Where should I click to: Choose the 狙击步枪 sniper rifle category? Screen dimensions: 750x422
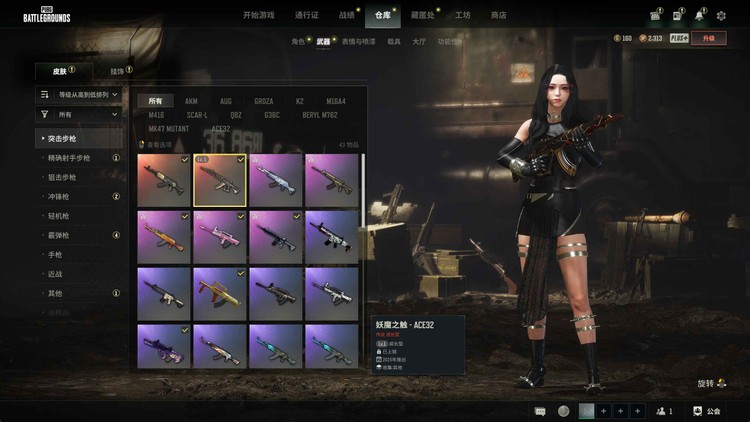click(x=61, y=177)
